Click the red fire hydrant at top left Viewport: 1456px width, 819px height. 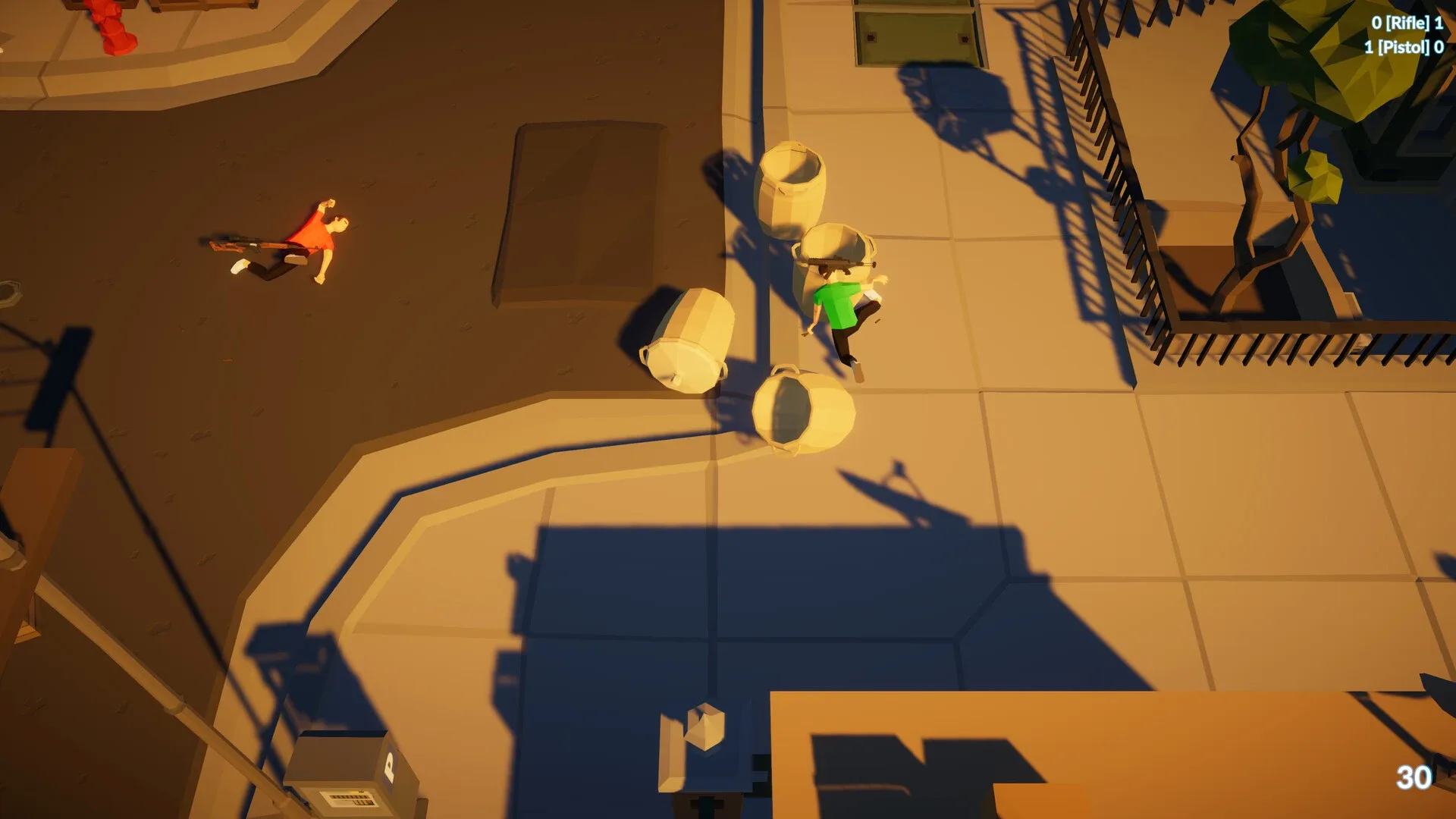[x=106, y=23]
